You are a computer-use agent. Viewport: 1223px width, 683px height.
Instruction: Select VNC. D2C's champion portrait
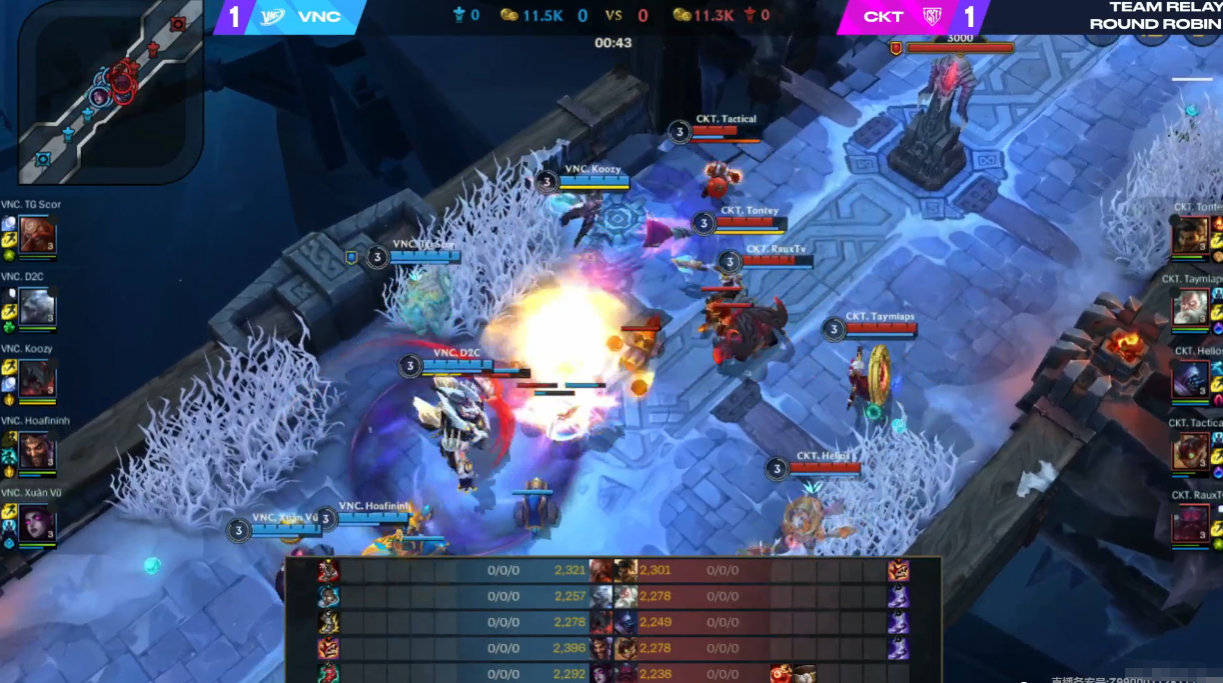coord(37,308)
